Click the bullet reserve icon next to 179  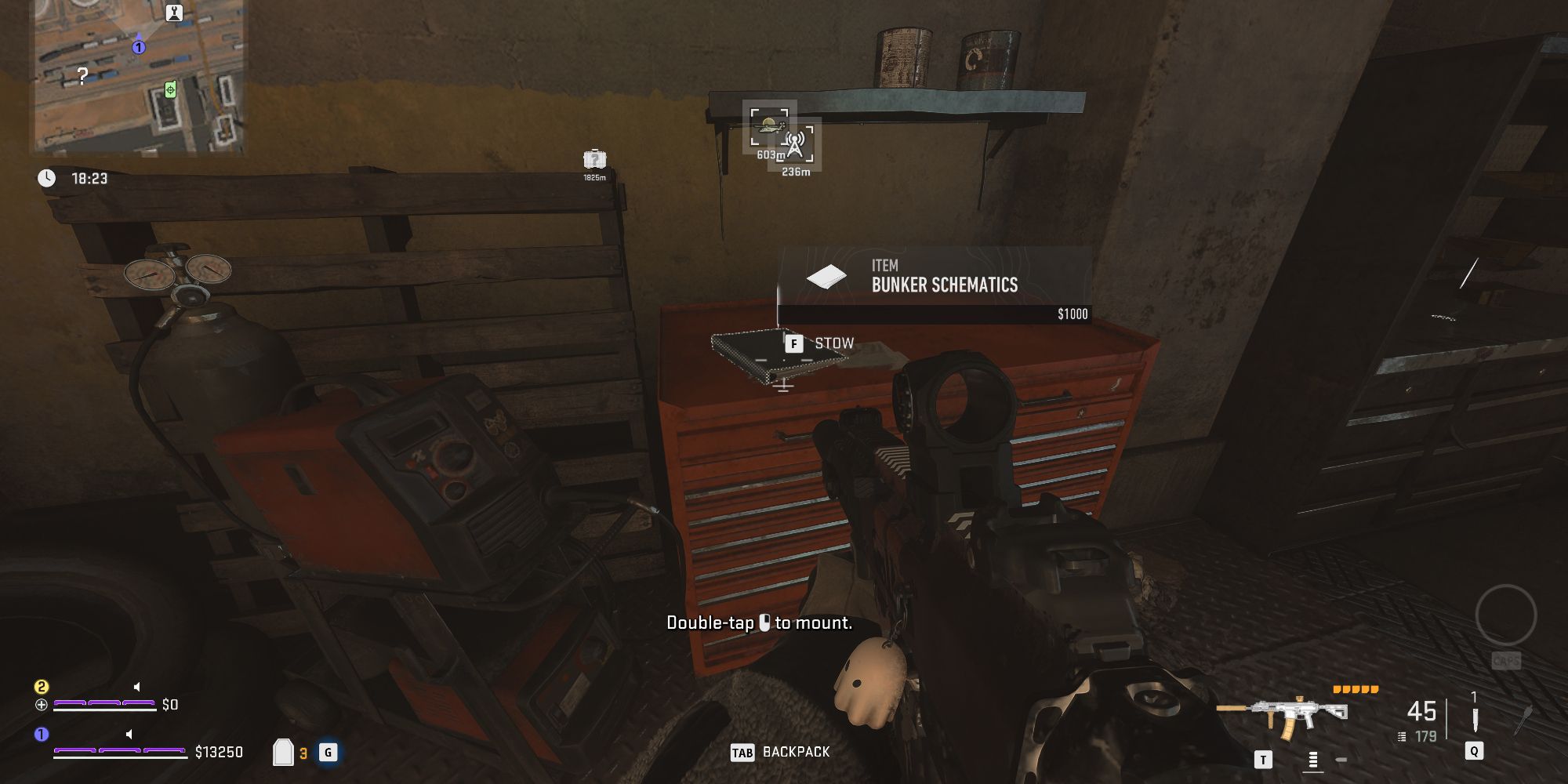pyautogui.click(x=1403, y=735)
